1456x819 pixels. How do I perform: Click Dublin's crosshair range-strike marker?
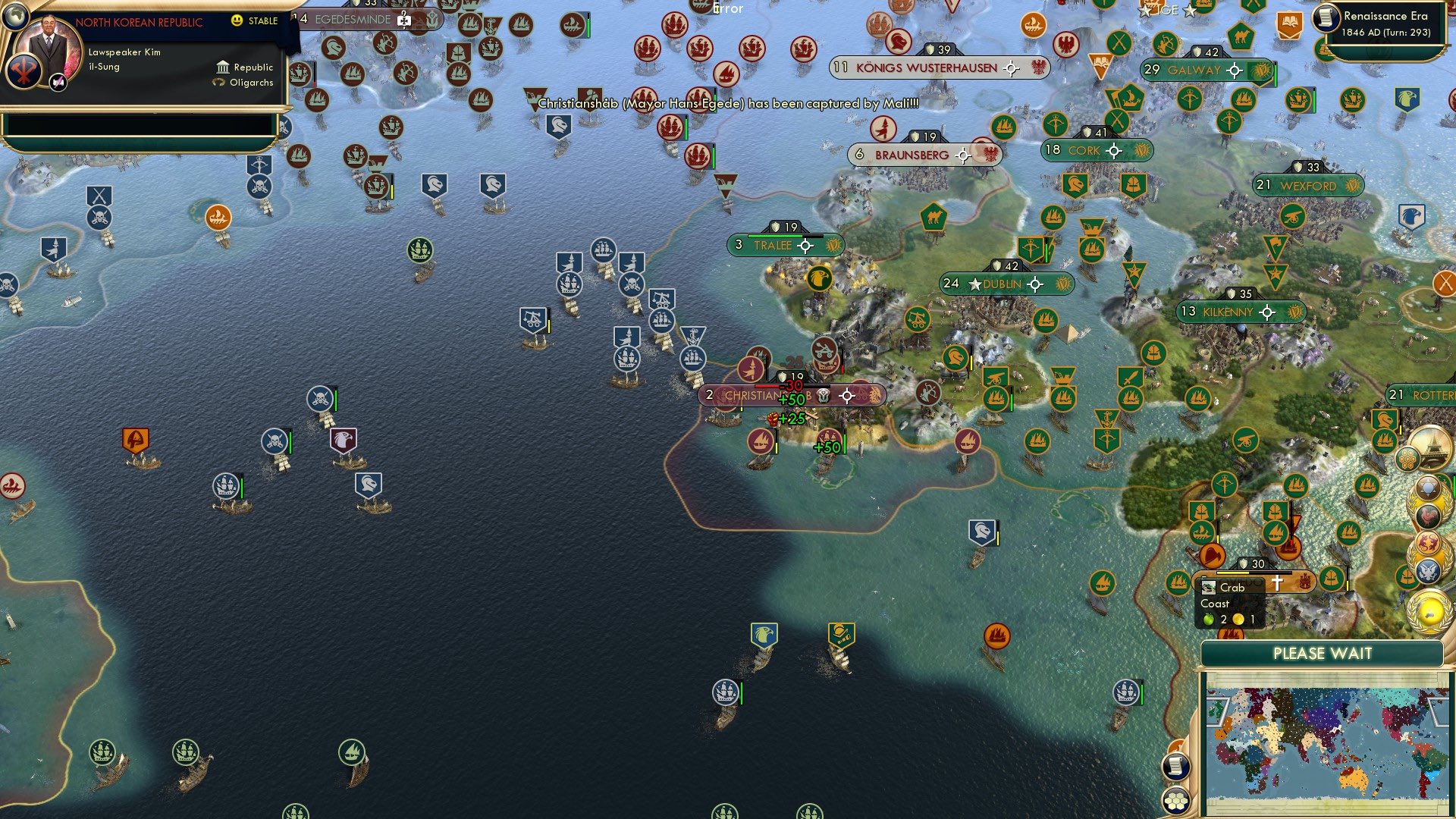[x=1036, y=284]
